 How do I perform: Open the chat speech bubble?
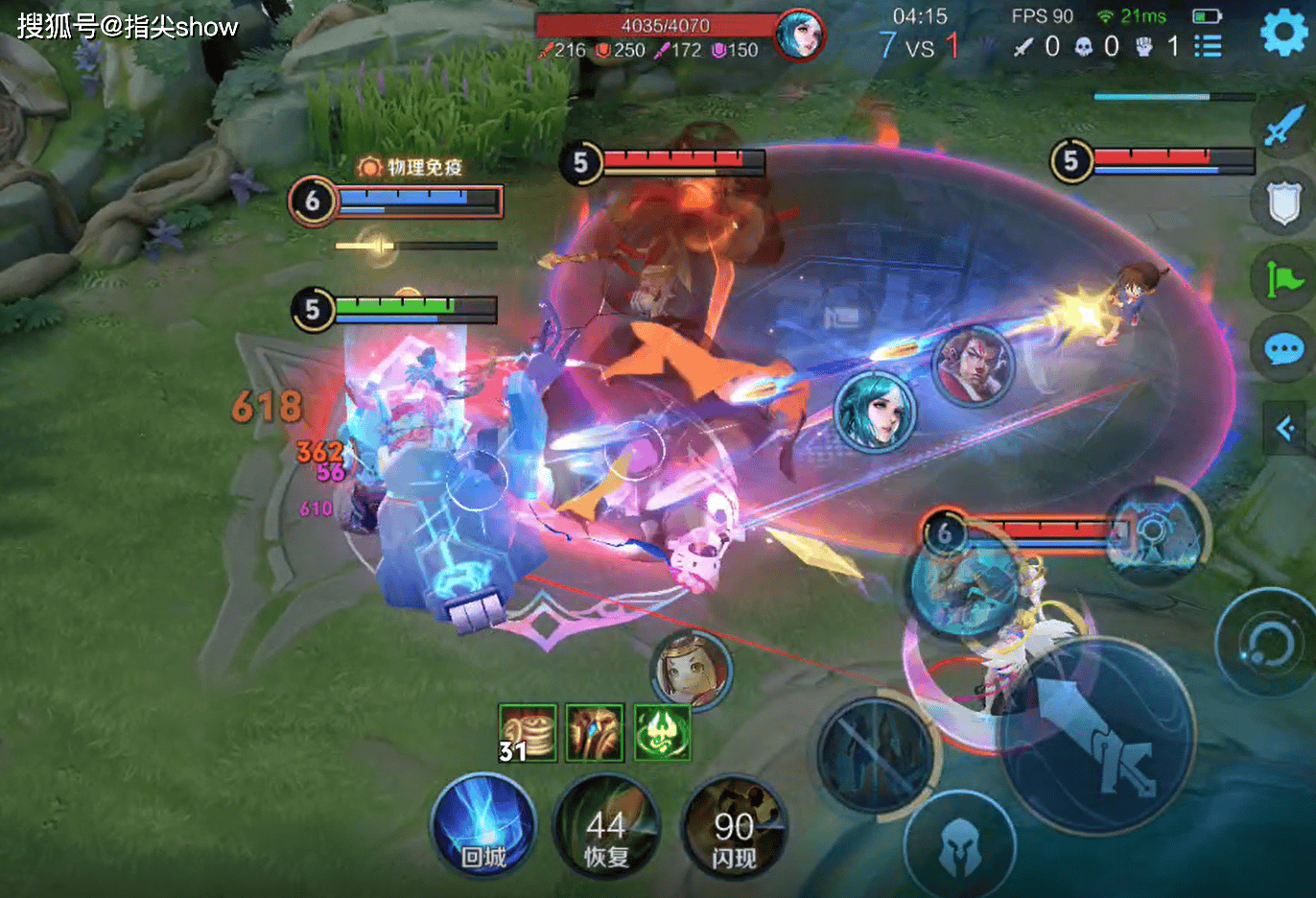pyautogui.click(x=1283, y=349)
